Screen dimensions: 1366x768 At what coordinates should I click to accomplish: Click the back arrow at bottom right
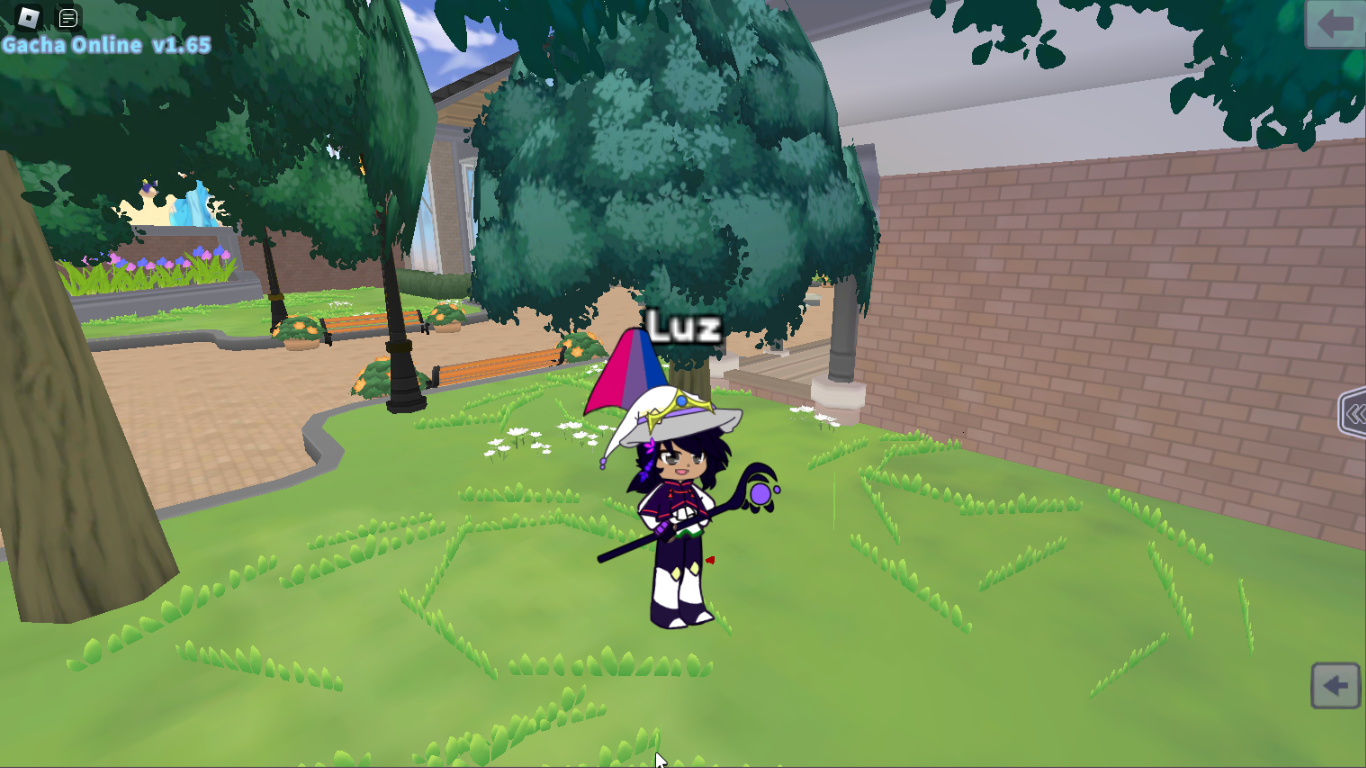tap(1335, 686)
